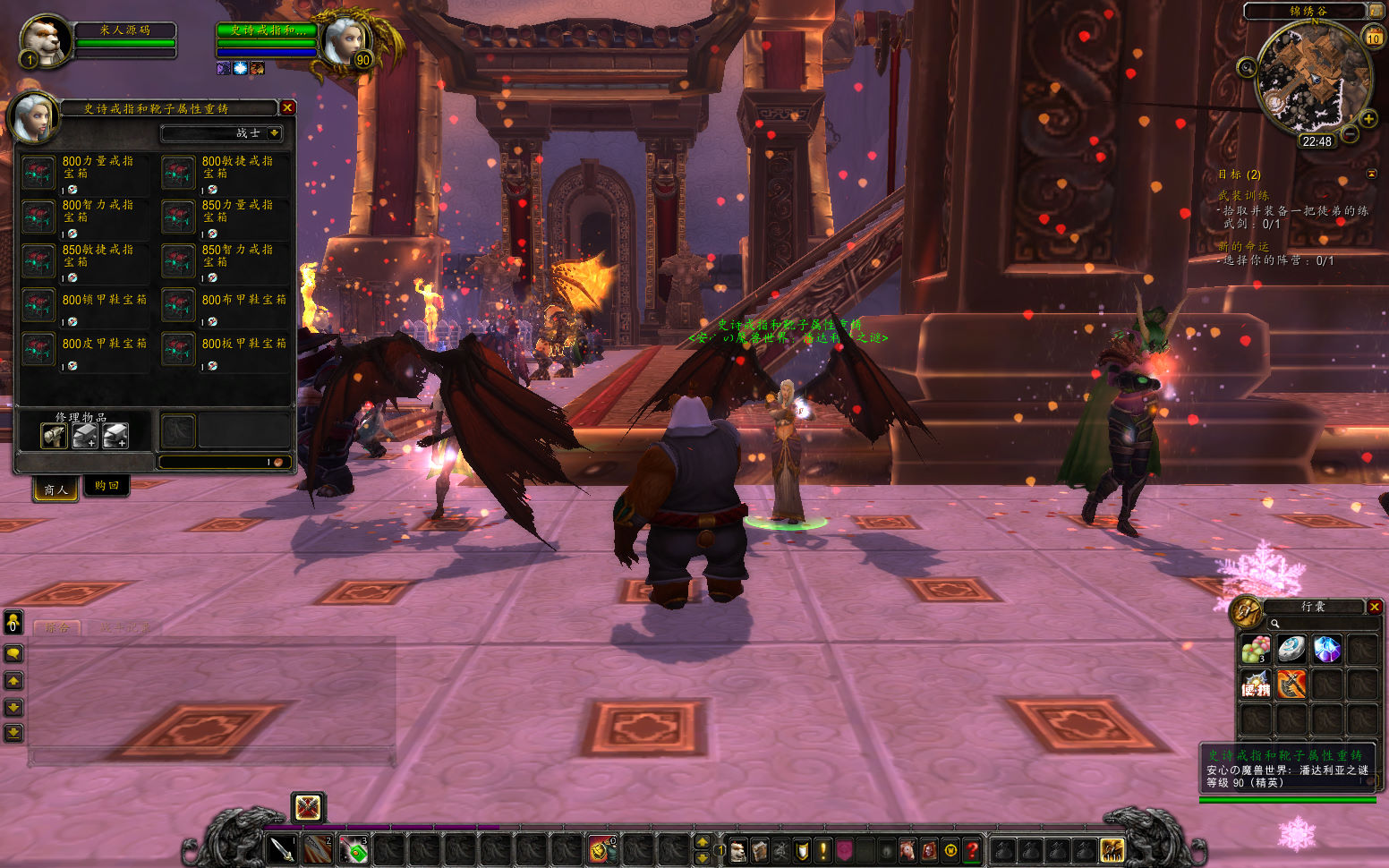Switch to the 商人 merchant tab
1389x868 pixels.
tap(55, 489)
